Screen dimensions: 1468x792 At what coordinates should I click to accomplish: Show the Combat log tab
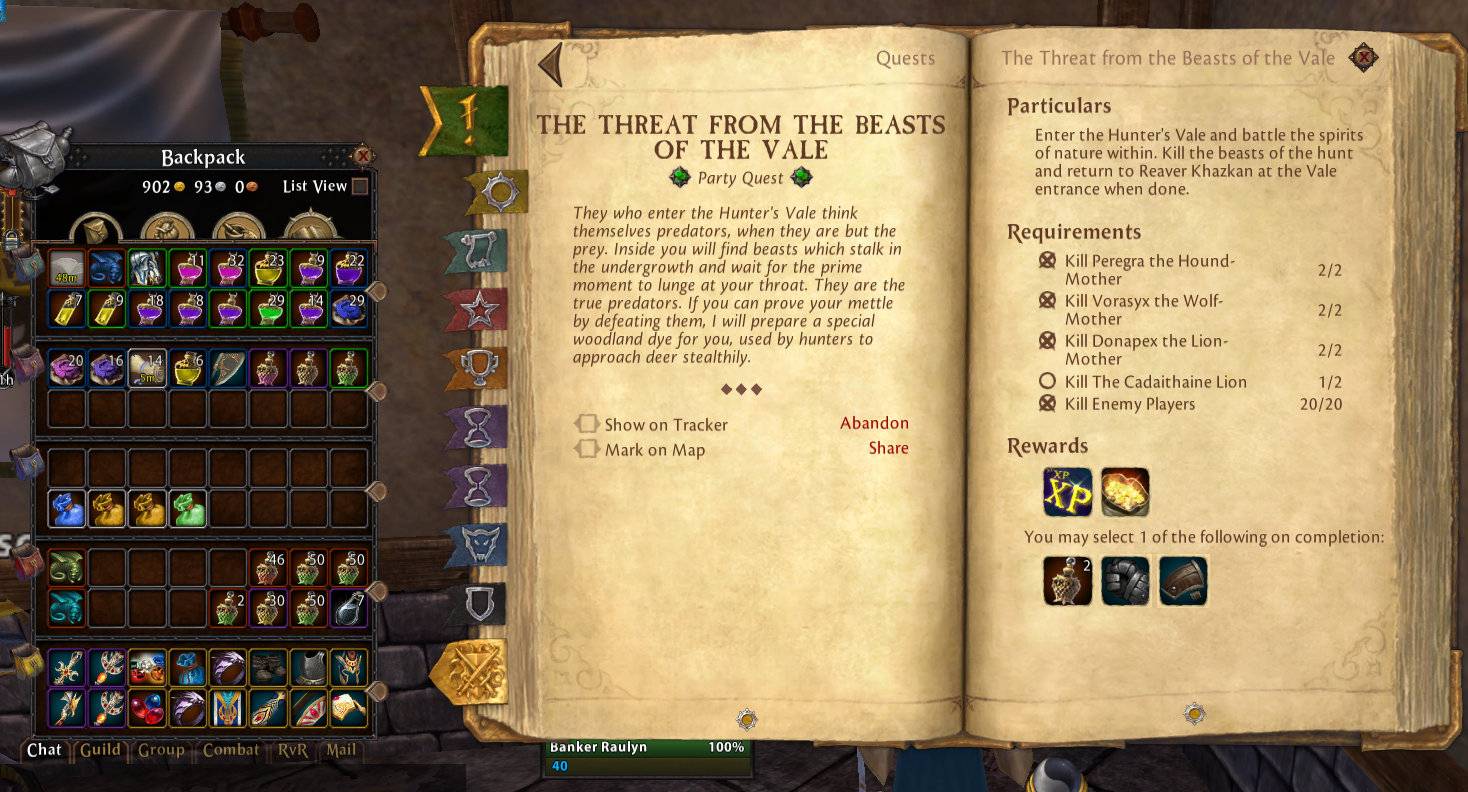[231, 750]
